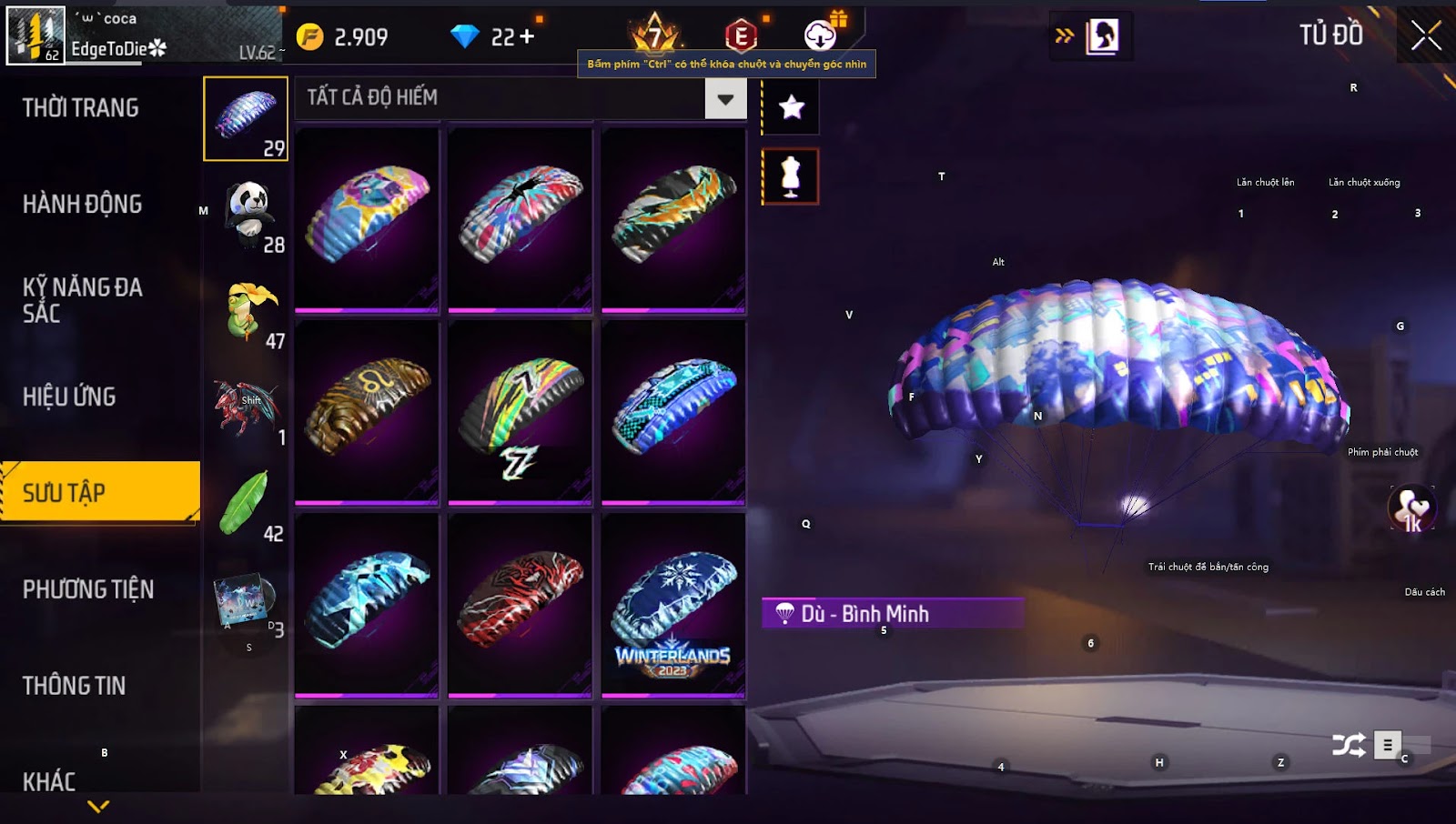Click the mannequin preview button
The width and height of the screenshot is (1456, 824).
(791, 176)
